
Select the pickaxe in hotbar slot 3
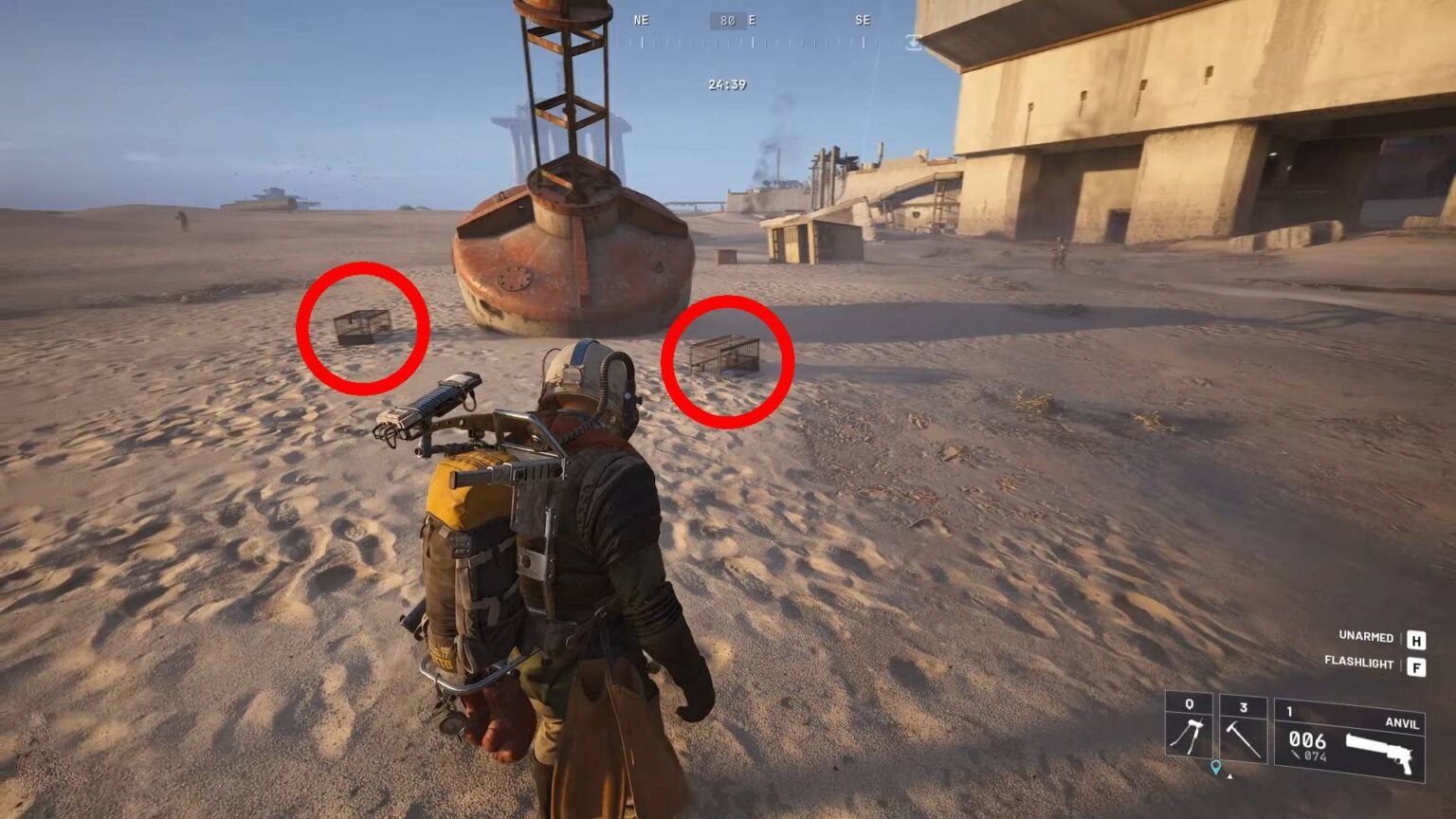[x=1242, y=737]
